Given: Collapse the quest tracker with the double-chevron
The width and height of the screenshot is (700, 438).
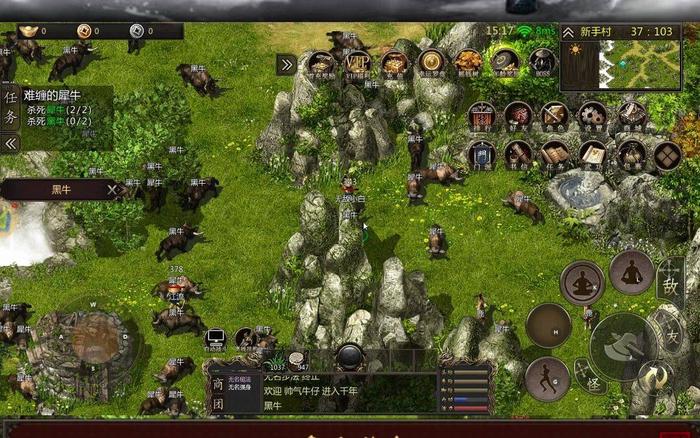Looking at the screenshot, I should click(x=11, y=143).
